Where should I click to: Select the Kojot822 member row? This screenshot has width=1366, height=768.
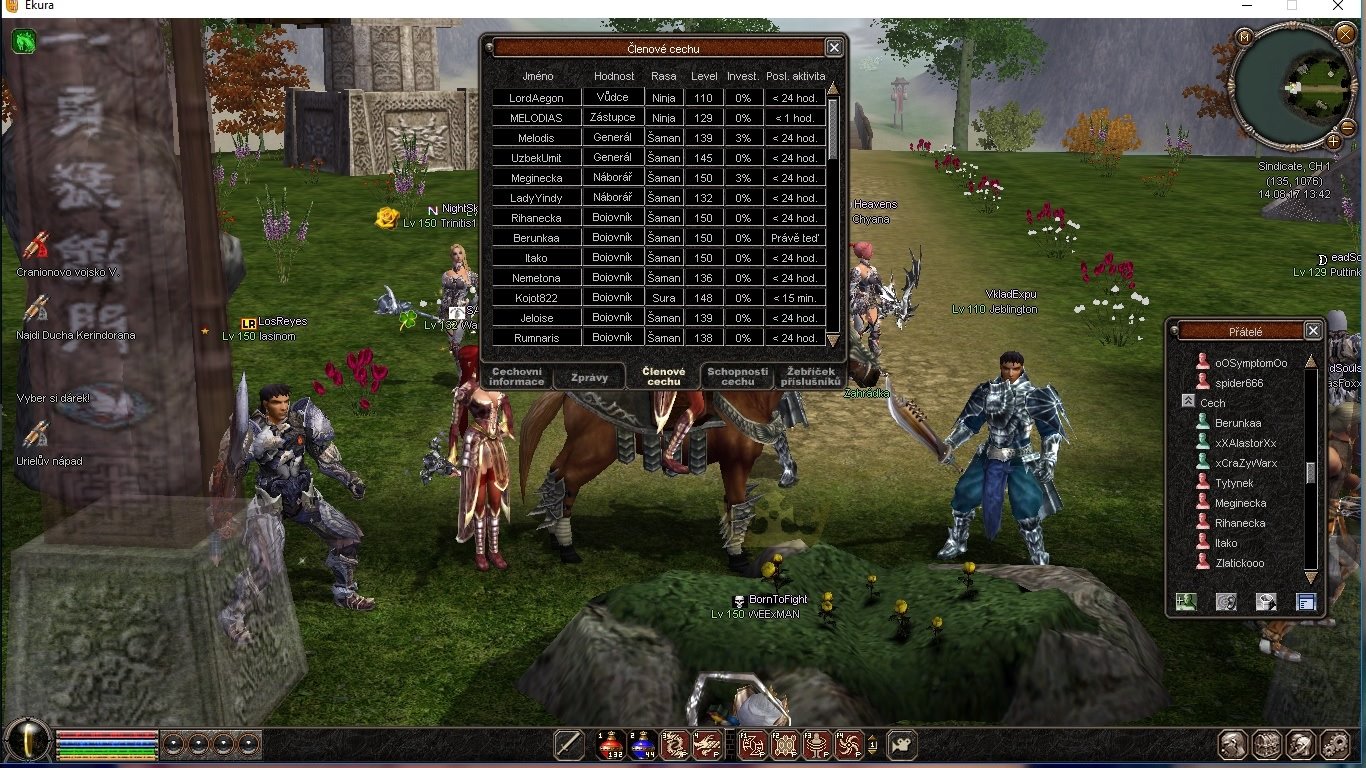tap(536, 298)
